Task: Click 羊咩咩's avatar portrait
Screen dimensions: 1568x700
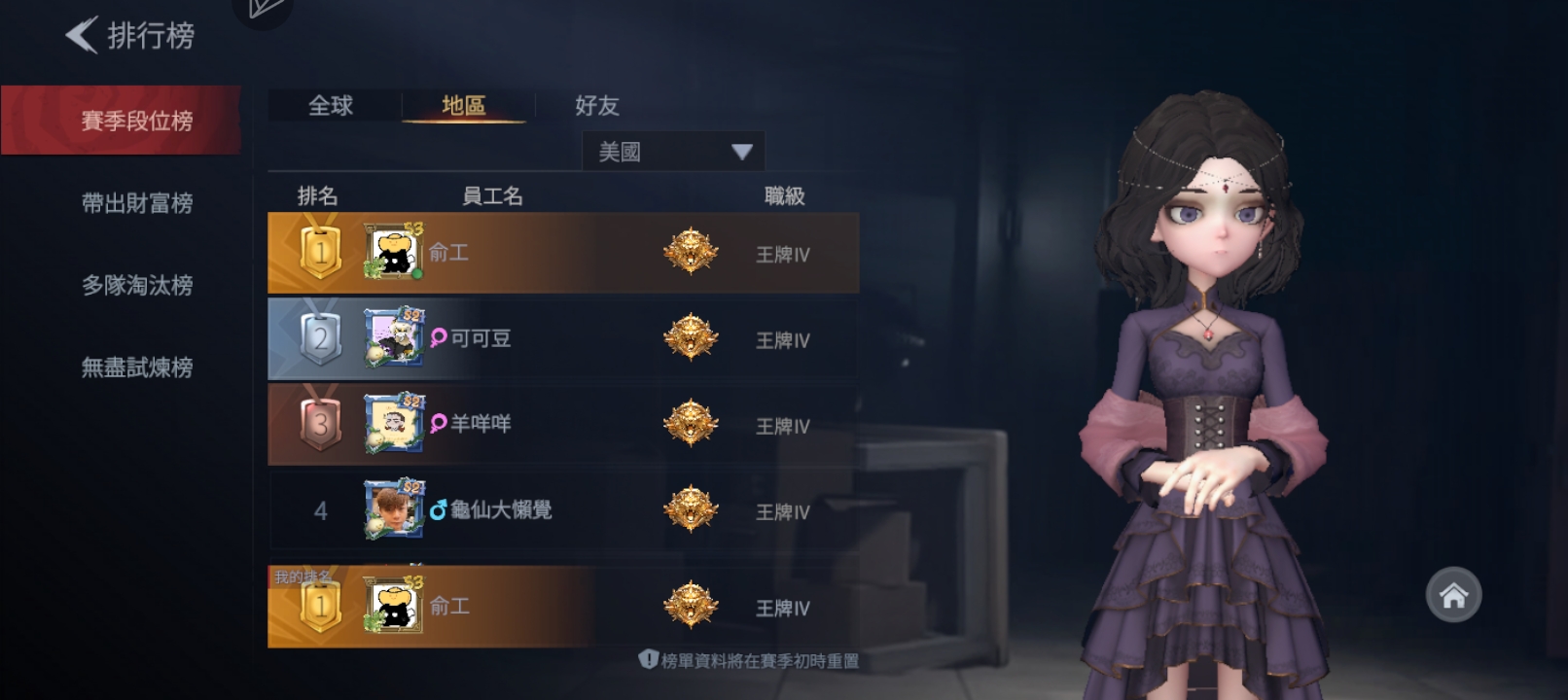Action: tap(393, 423)
